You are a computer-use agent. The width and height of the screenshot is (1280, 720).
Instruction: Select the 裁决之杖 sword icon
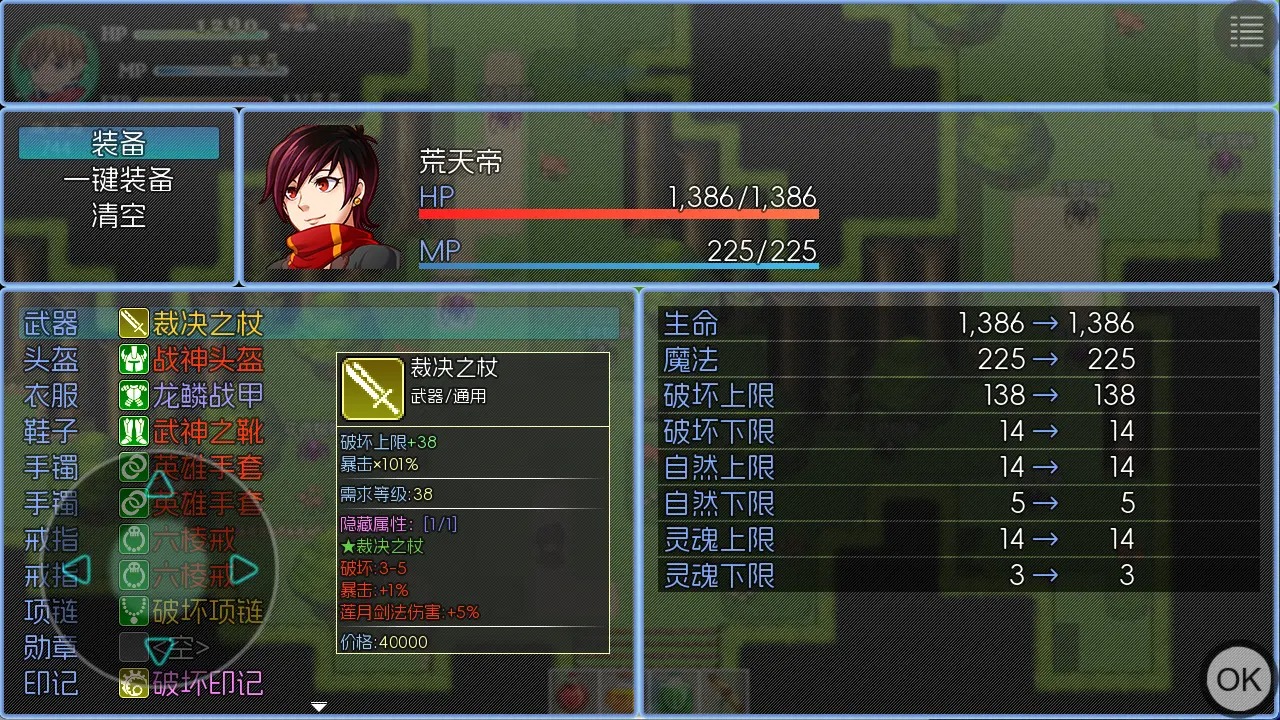coord(136,322)
